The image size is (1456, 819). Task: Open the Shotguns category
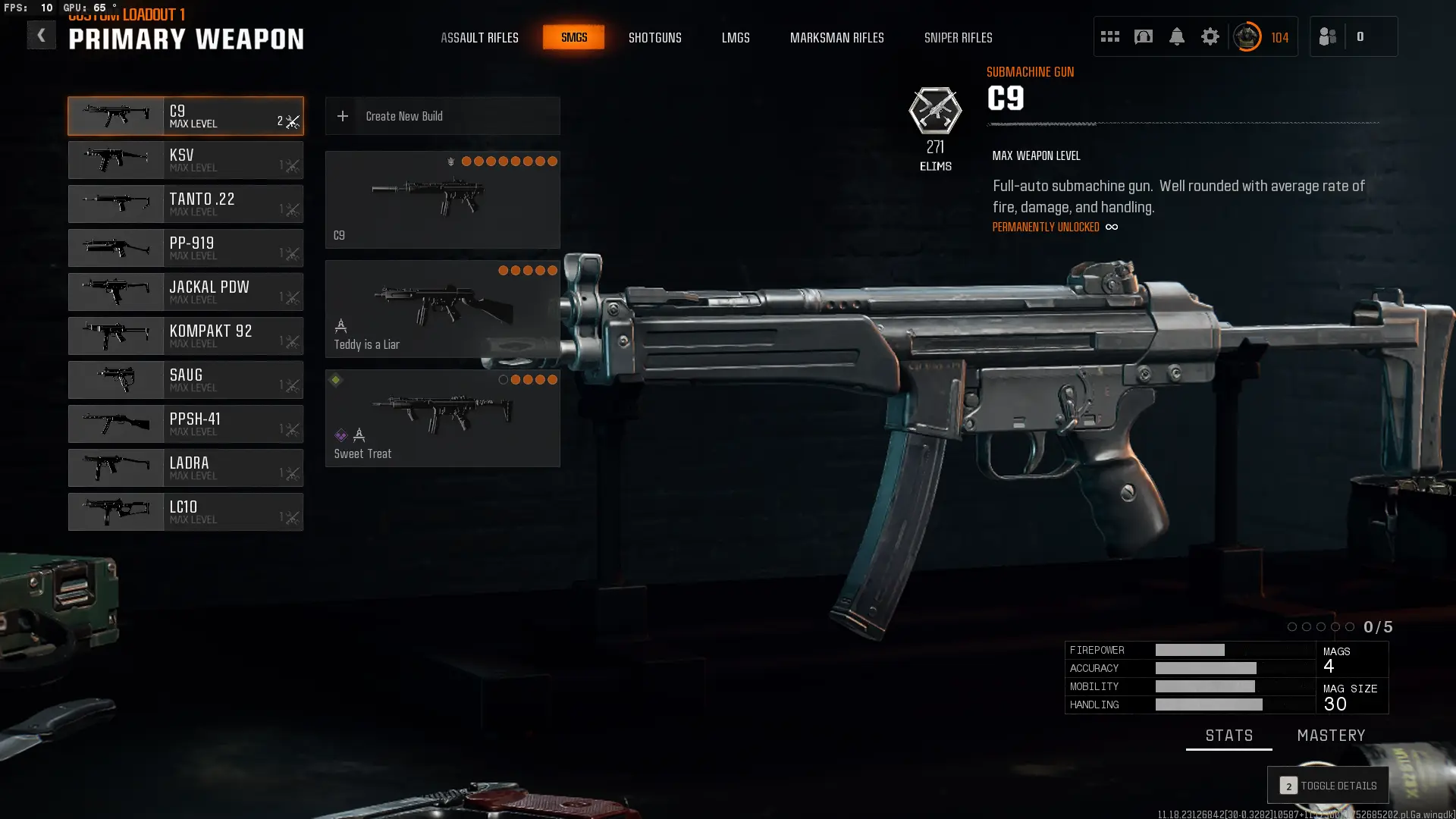click(x=654, y=37)
